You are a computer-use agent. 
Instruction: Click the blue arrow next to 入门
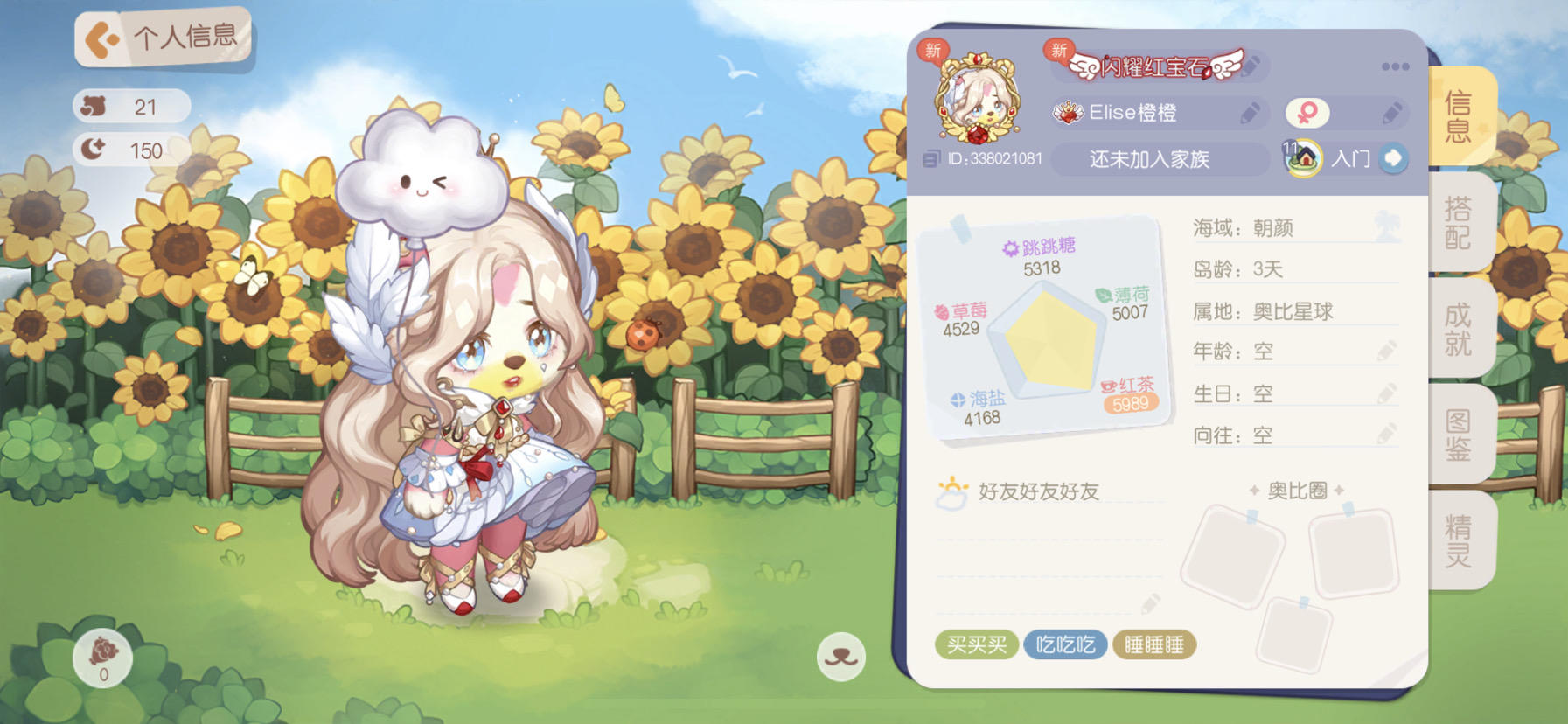pyautogui.click(x=1395, y=157)
